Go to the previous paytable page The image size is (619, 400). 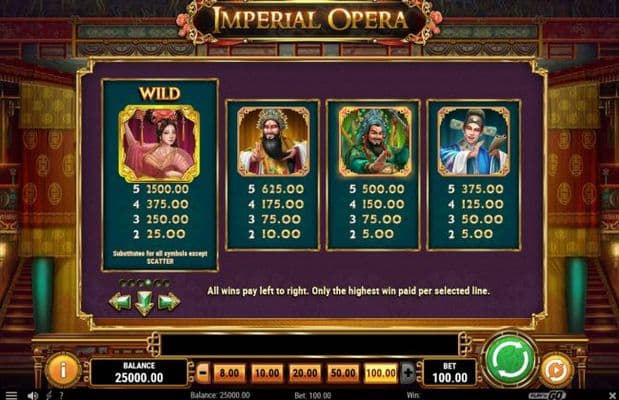[120, 300]
